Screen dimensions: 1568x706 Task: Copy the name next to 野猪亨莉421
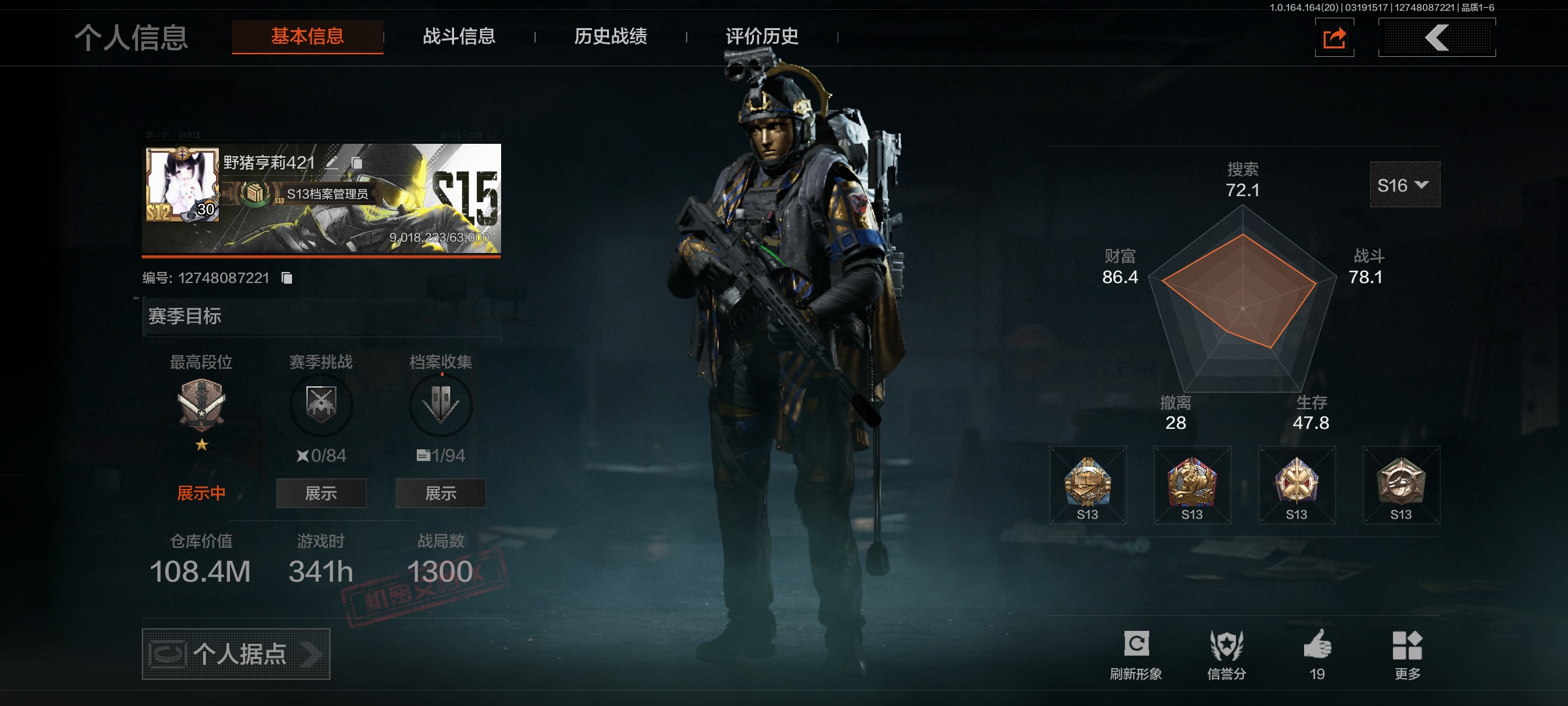pos(357,162)
